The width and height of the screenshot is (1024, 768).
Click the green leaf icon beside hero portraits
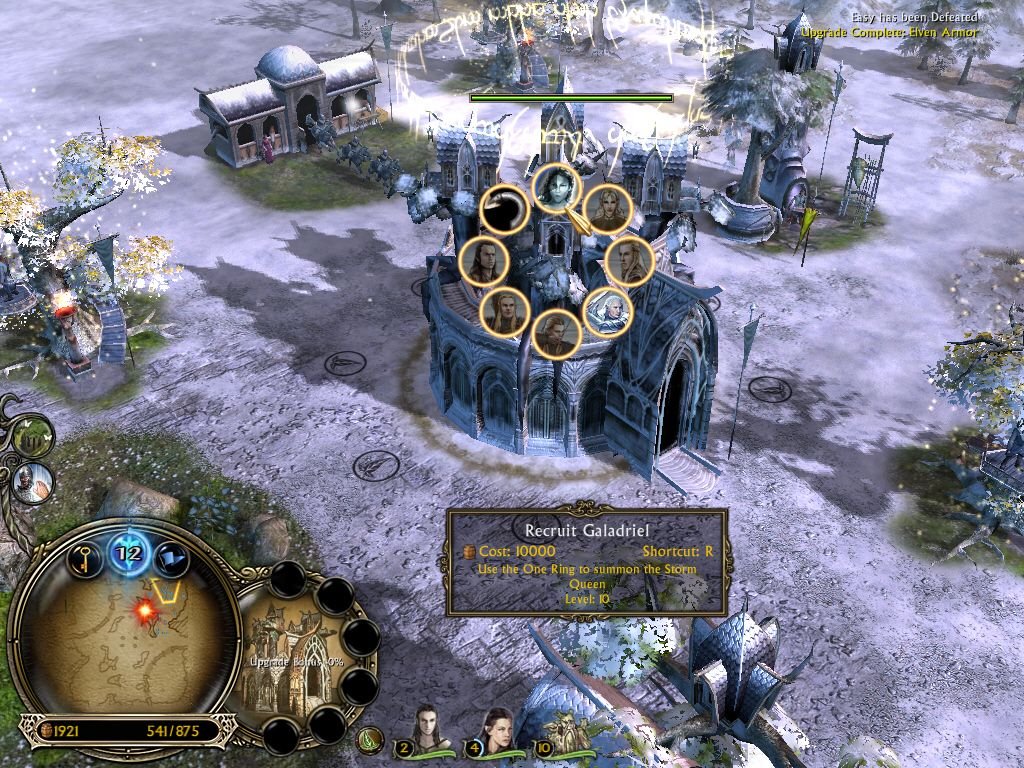(370, 740)
